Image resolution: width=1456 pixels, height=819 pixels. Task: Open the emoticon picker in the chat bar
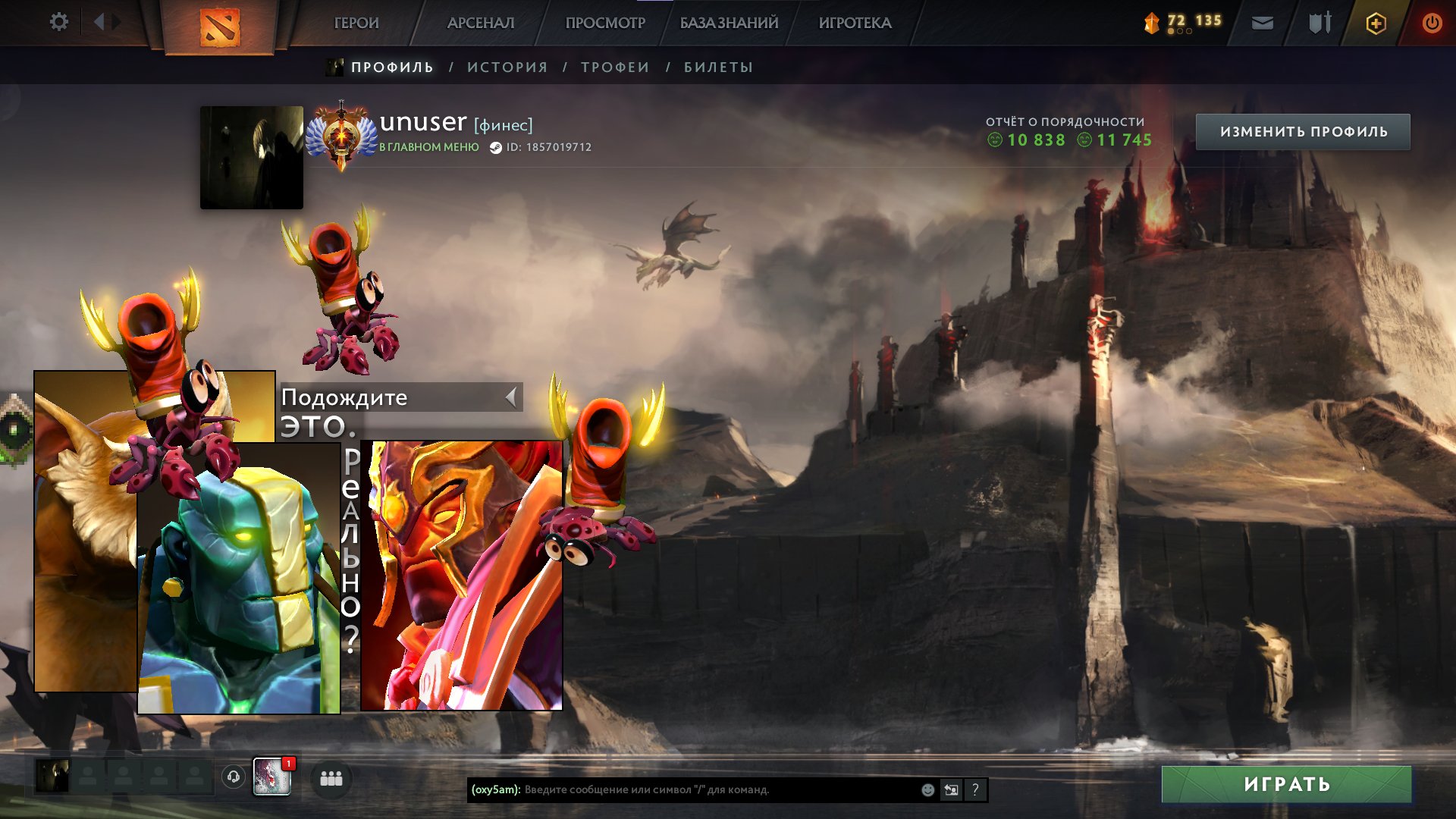927,790
